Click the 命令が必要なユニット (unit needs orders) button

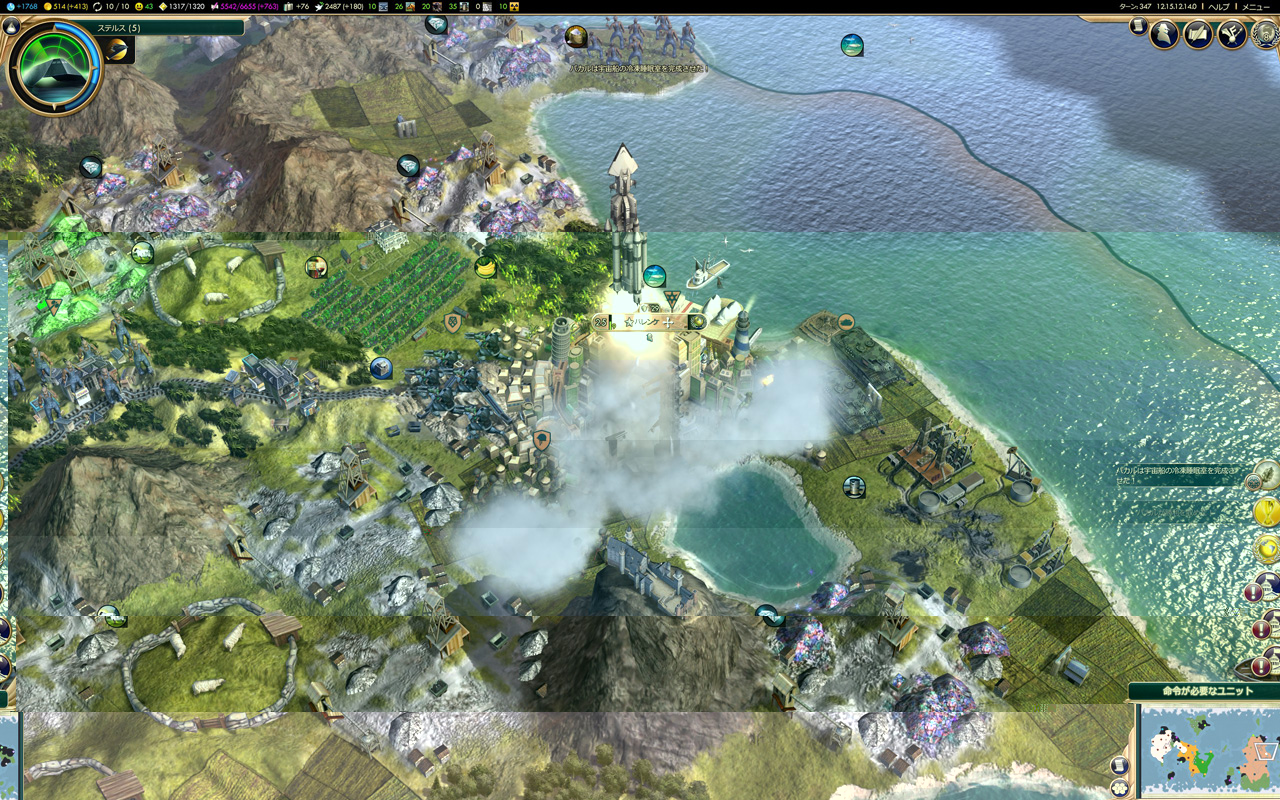coord(1205,691)
